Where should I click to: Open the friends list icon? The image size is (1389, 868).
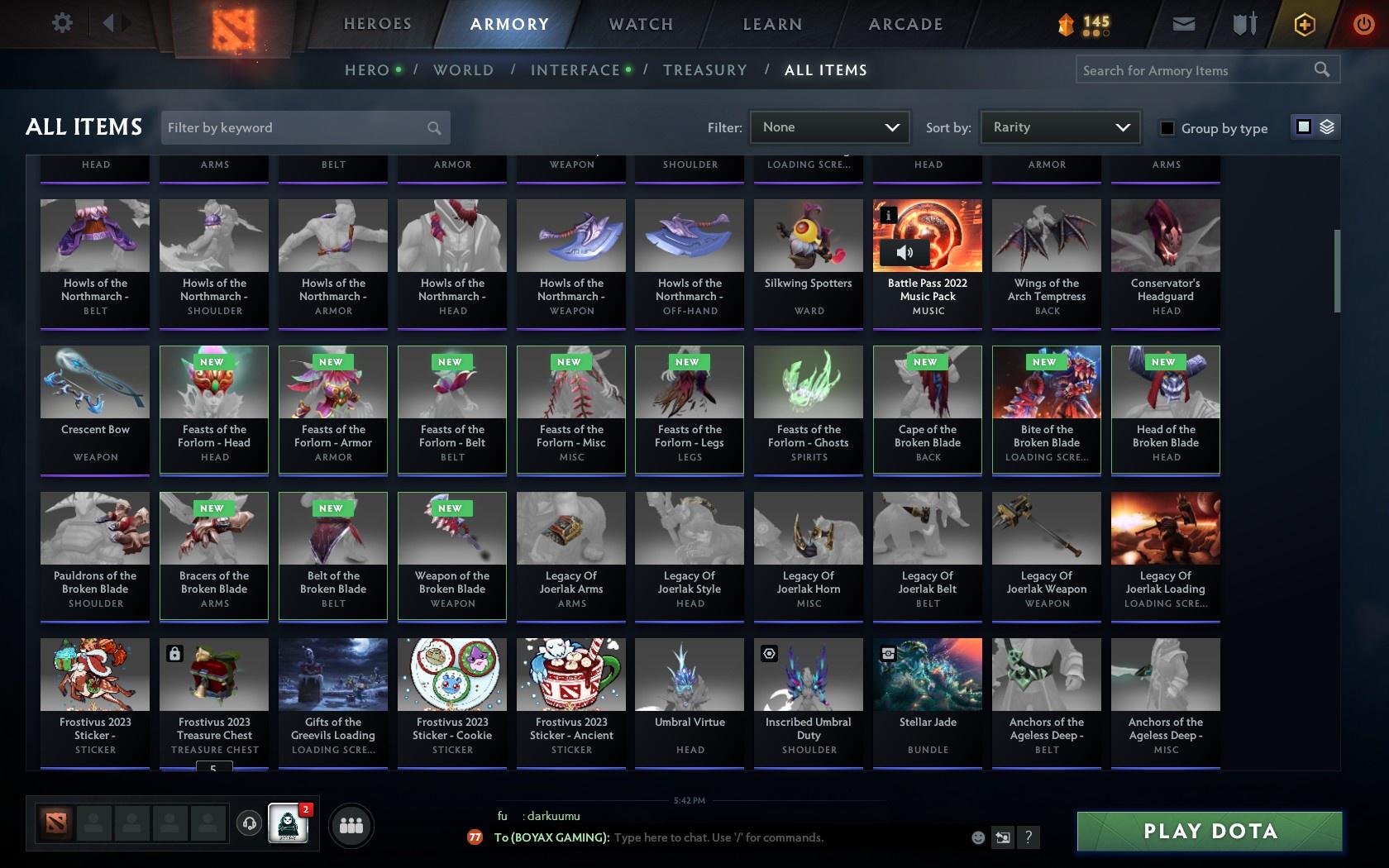(x=351, y=824)
